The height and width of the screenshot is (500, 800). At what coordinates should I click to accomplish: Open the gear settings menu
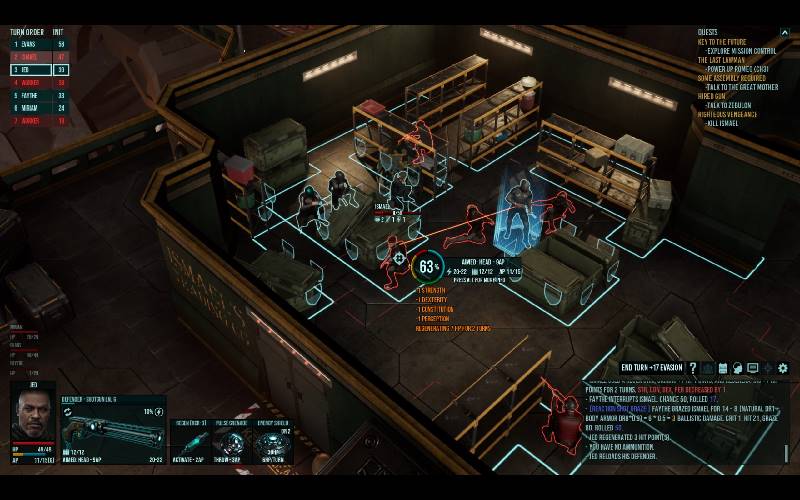click(x=783, y=368)
